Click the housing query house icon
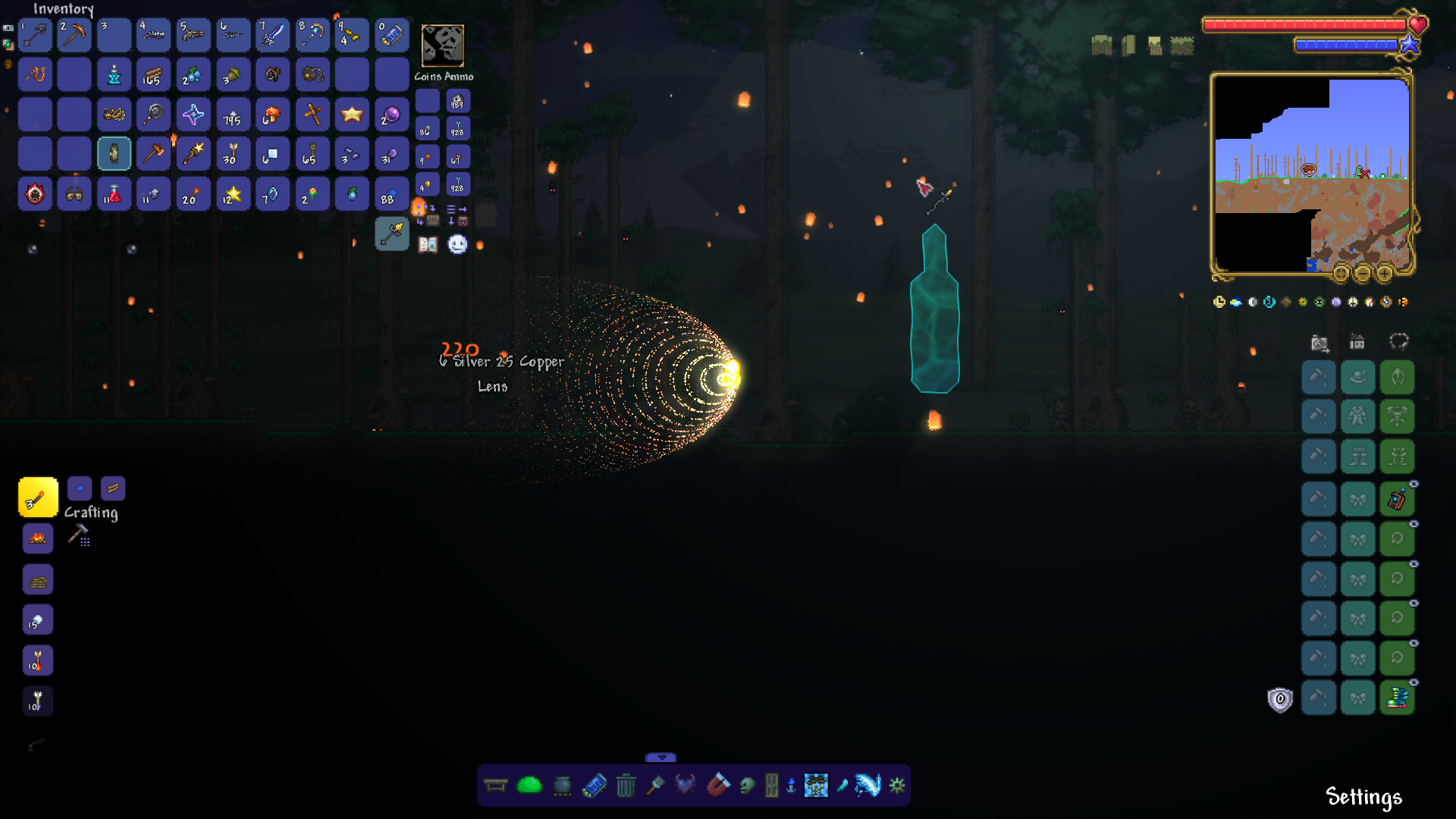This screenshot has height=819, width=1456. coord(1356,344)
